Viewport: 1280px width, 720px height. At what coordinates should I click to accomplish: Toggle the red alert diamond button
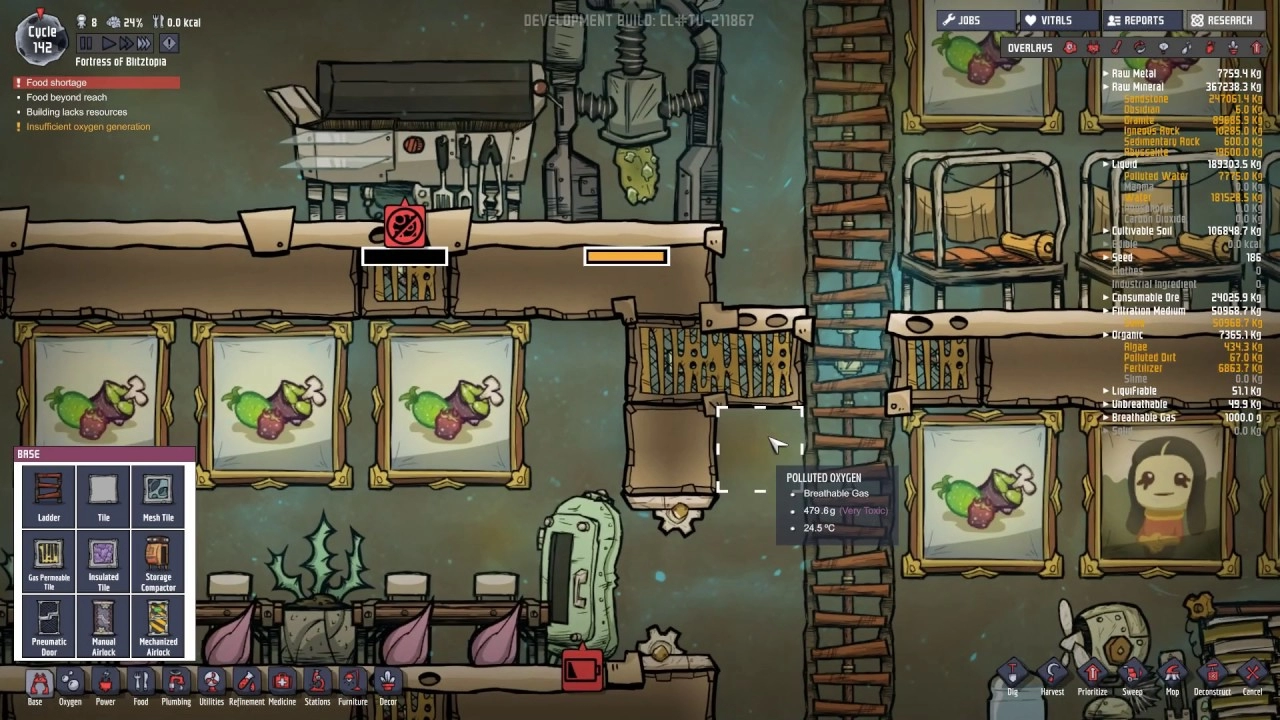[x=169, y=43]
